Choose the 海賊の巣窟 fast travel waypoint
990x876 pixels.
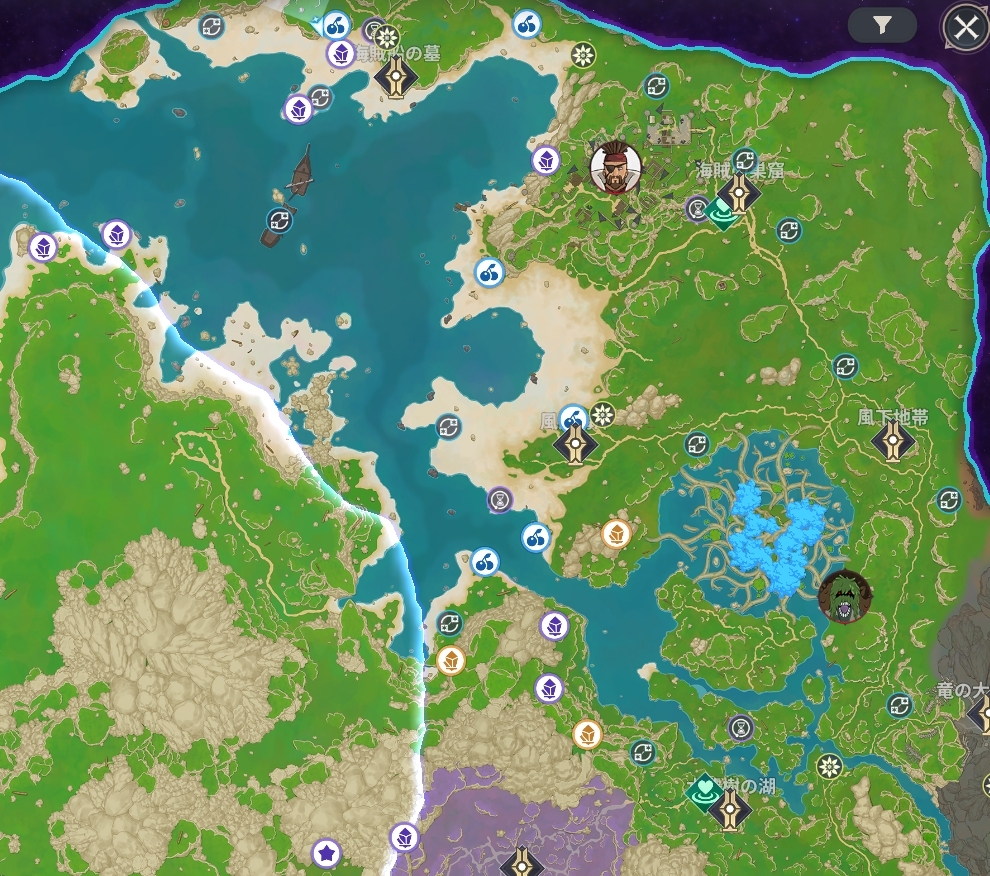739,191
